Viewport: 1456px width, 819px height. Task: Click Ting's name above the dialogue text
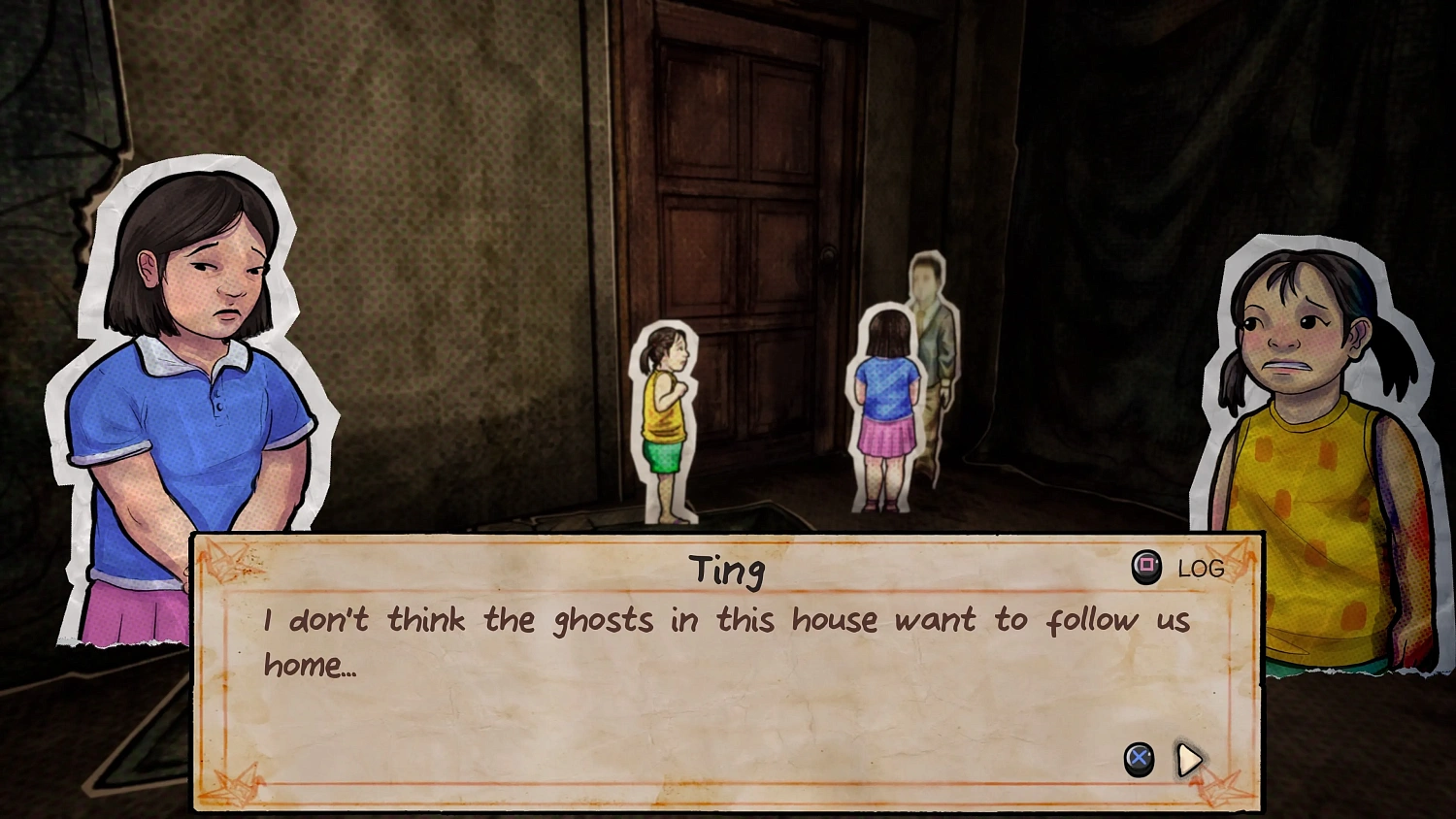coord(728,571)
